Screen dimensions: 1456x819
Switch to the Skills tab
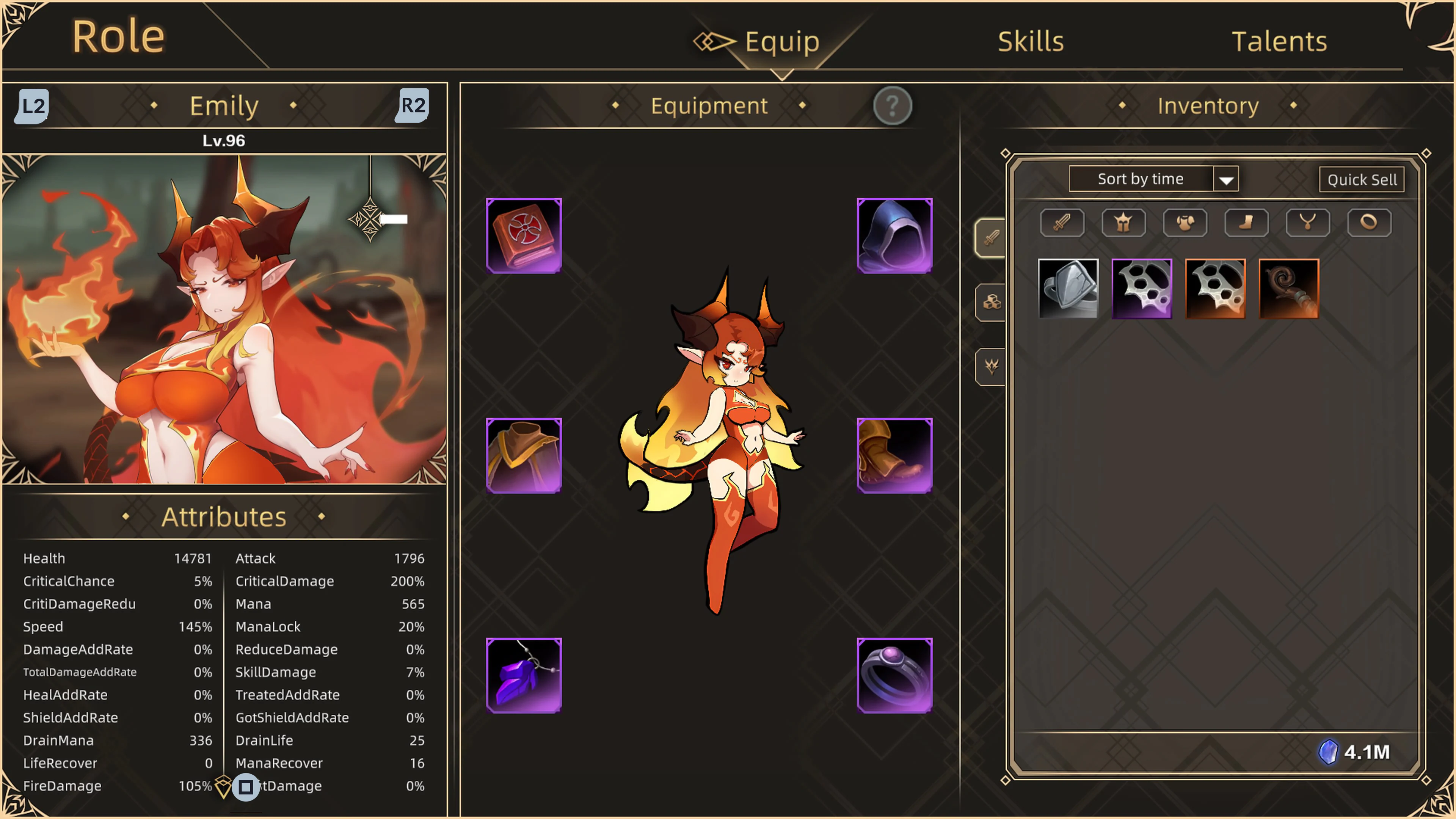click(x=1030, y=40)
